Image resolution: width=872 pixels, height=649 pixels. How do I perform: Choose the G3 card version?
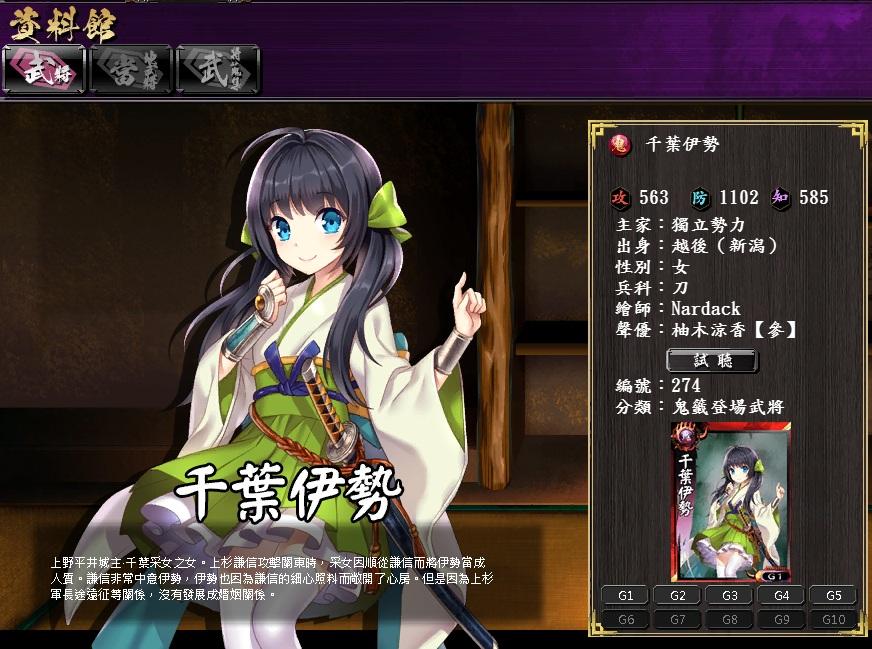pos(730,596)
